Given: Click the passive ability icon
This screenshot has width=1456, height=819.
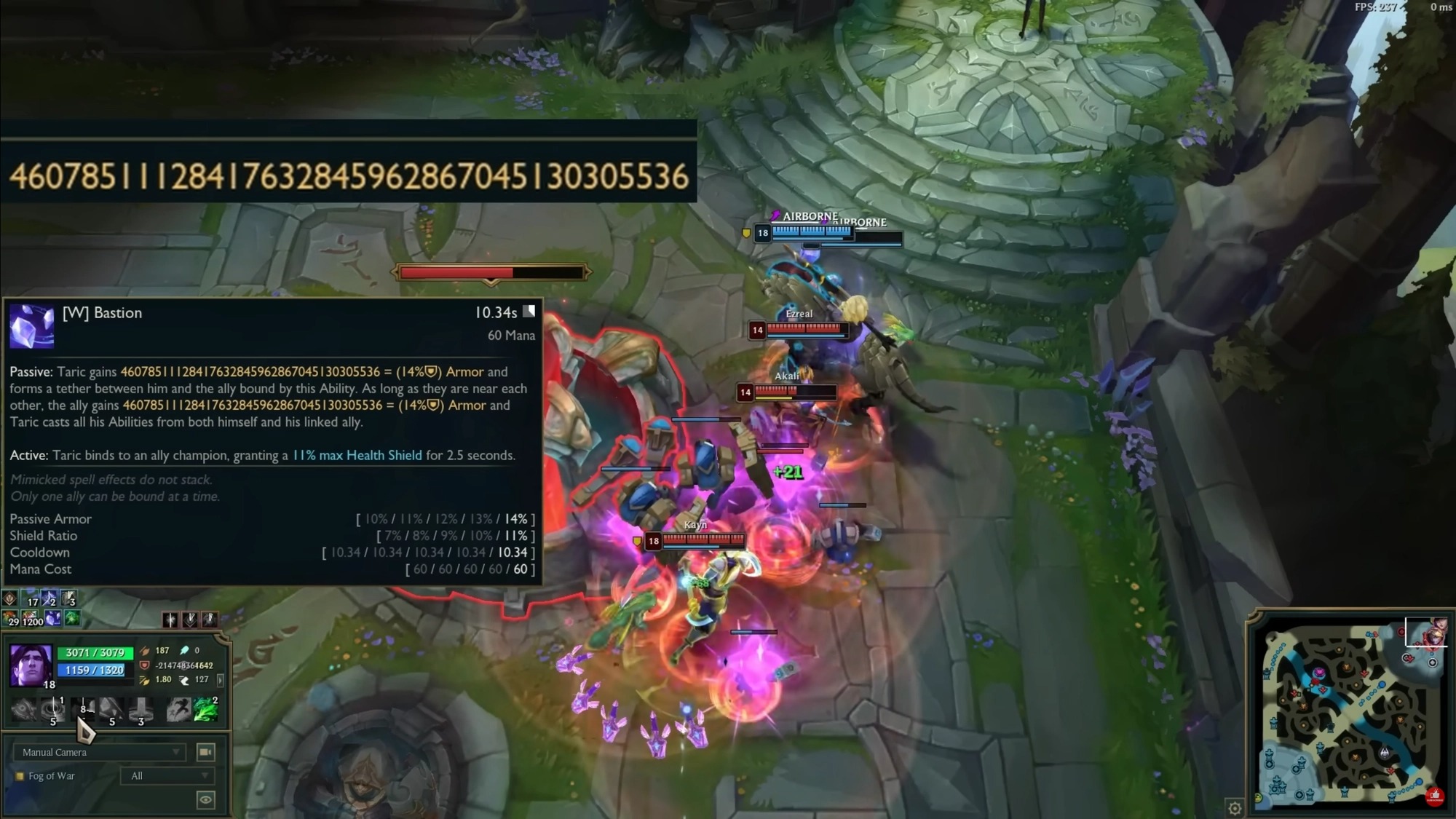Looking at the screenshot, I should pyautogui.click(x=23, y=708).
